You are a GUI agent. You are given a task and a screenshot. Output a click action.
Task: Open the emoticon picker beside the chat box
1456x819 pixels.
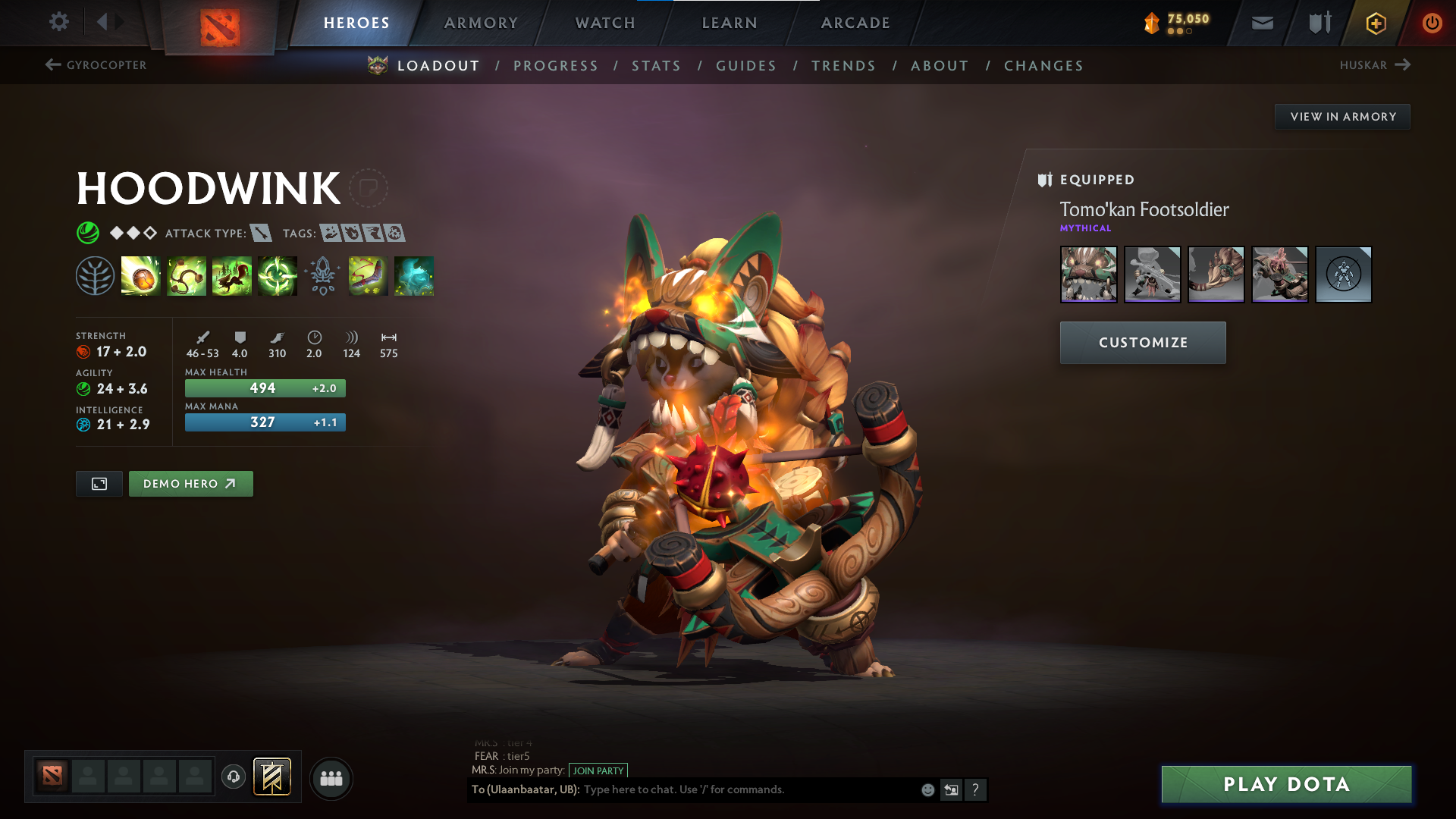[x=927, y=789]
